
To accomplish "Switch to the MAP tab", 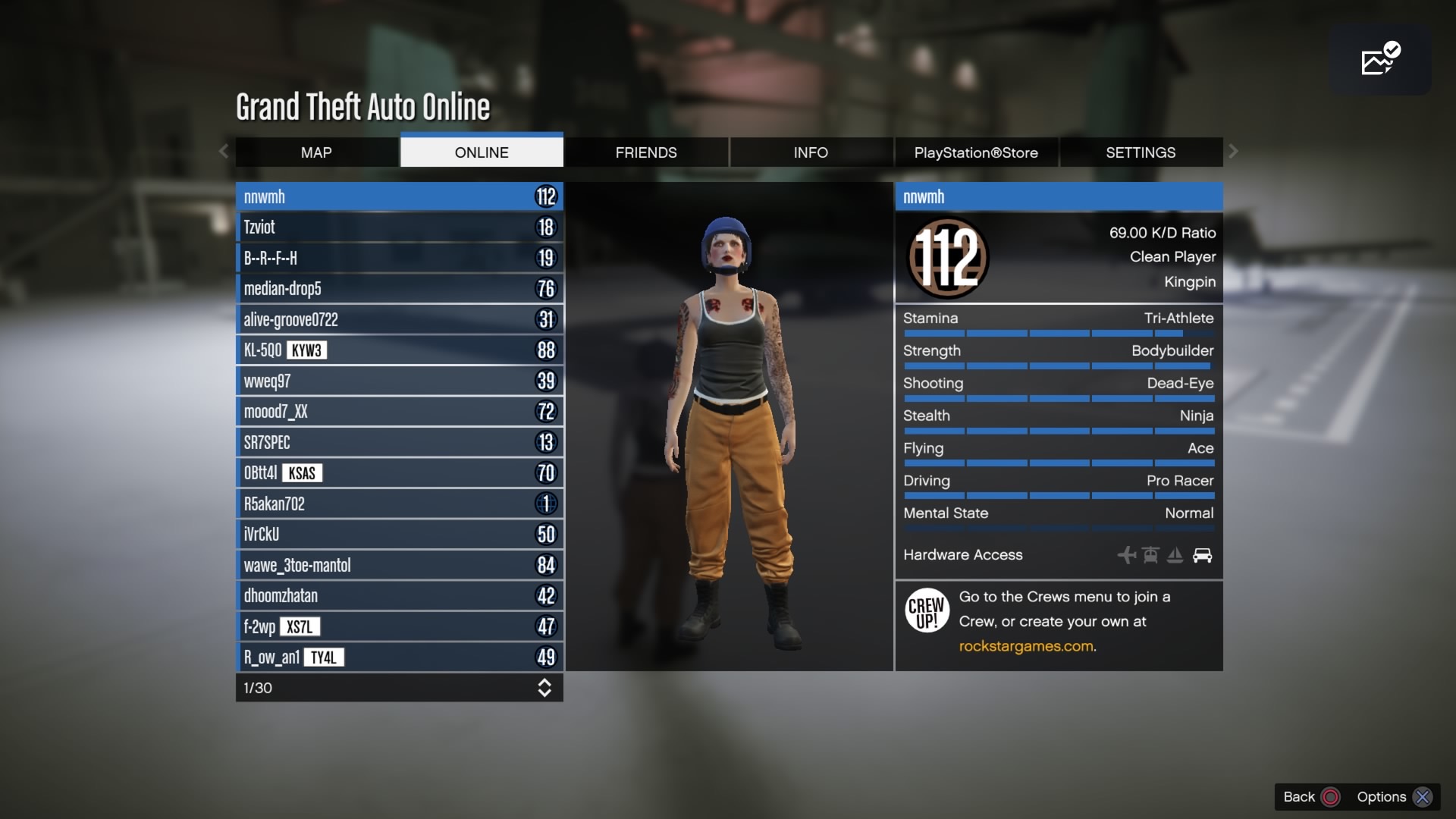I will (316, 152).
